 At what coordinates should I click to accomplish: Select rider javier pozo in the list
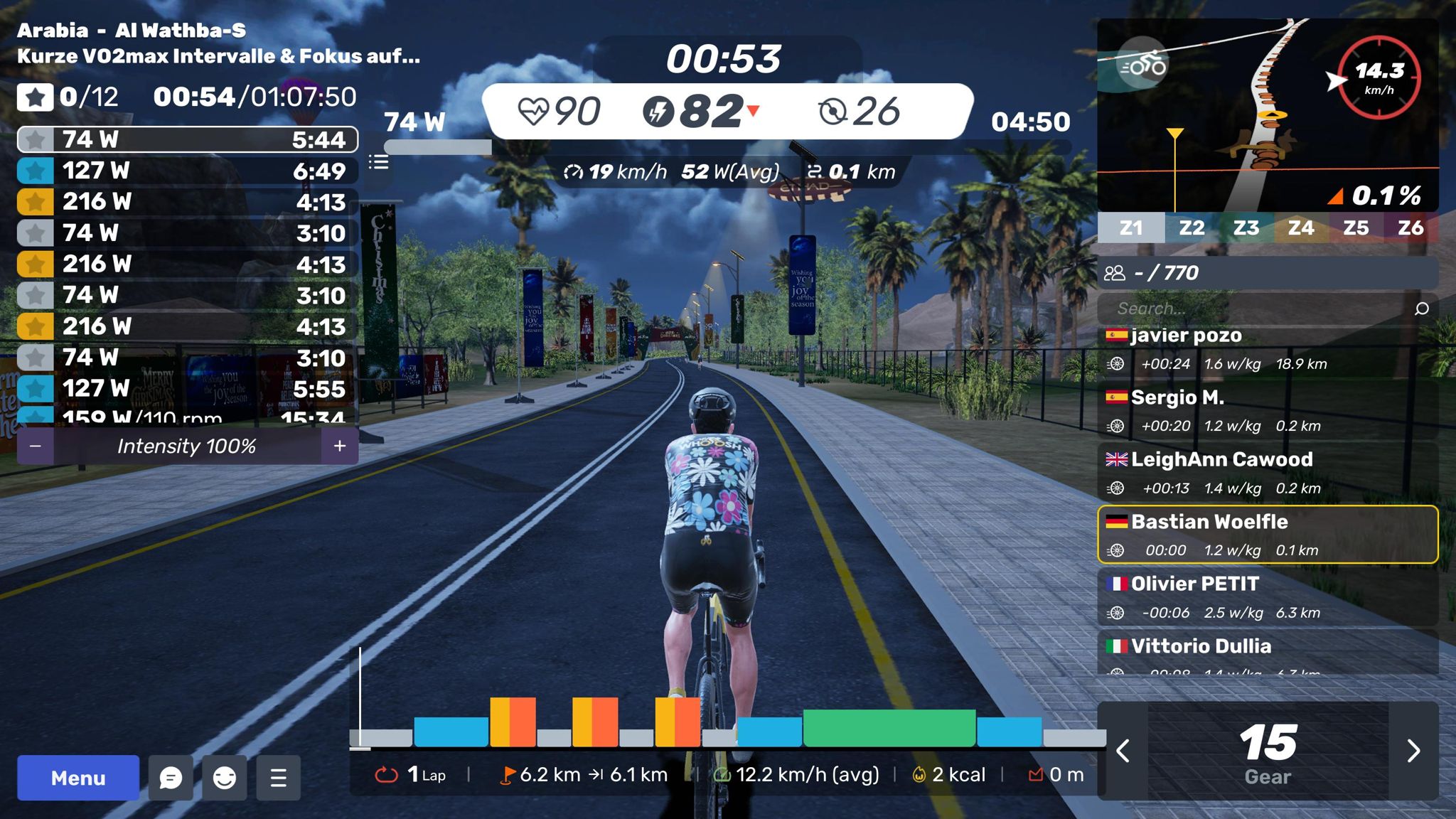(x=1268, y=349)
